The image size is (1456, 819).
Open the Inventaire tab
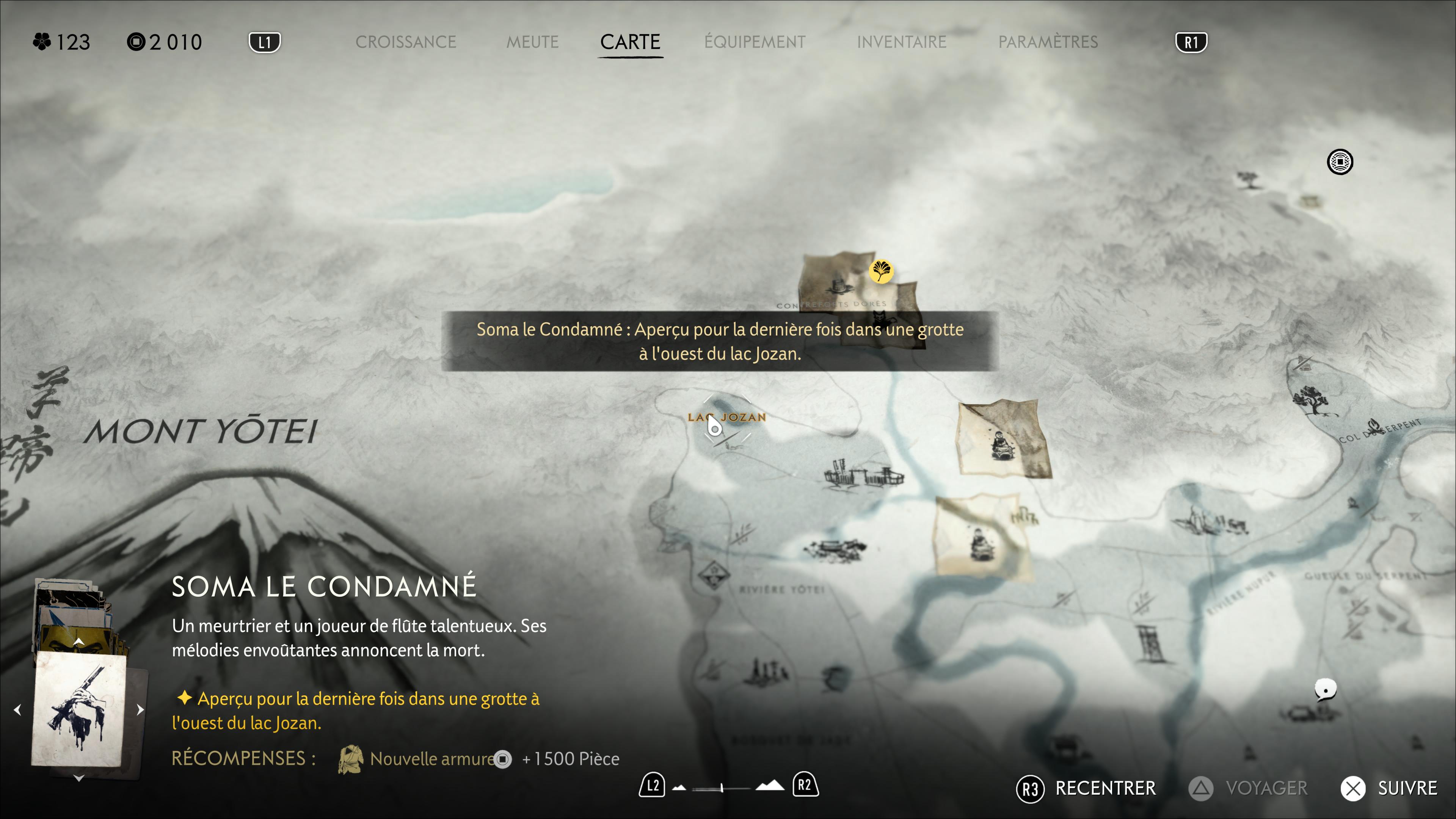point(901,42)
